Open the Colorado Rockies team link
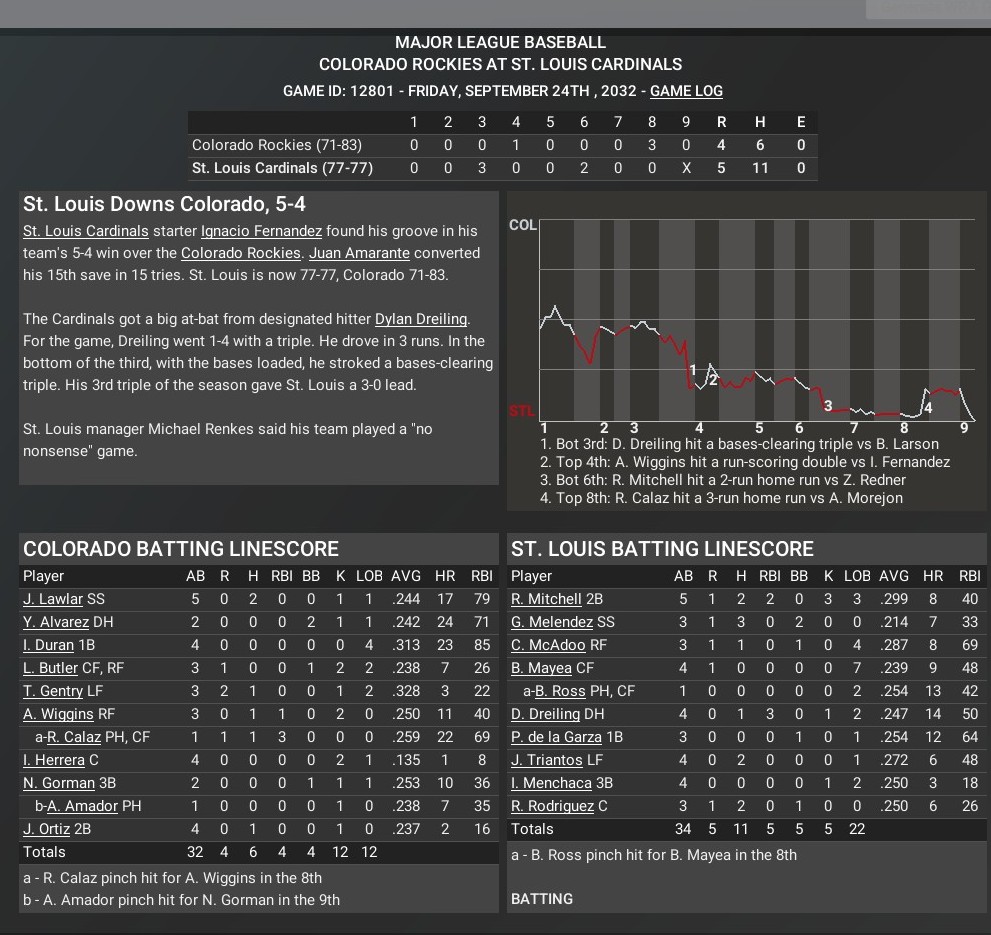The image size is (991, 935). (240, 253)
